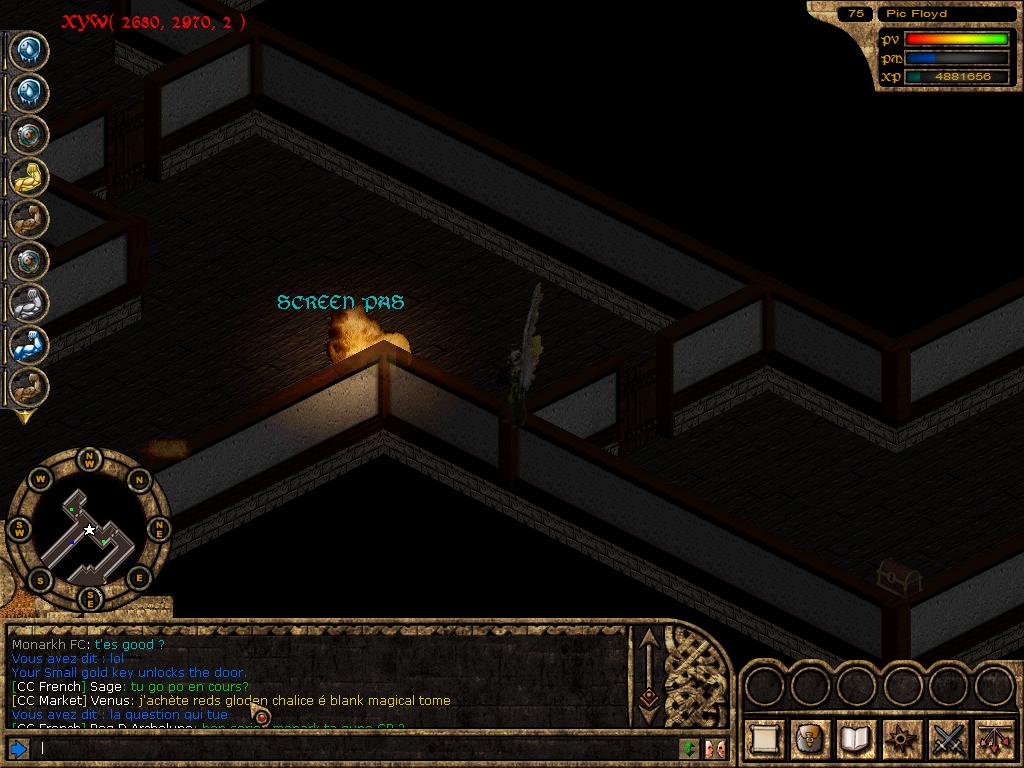The height and width of the screenshot is (768, 1024).
Task: Click the red branching arrows button
Action: pos(993,739)
